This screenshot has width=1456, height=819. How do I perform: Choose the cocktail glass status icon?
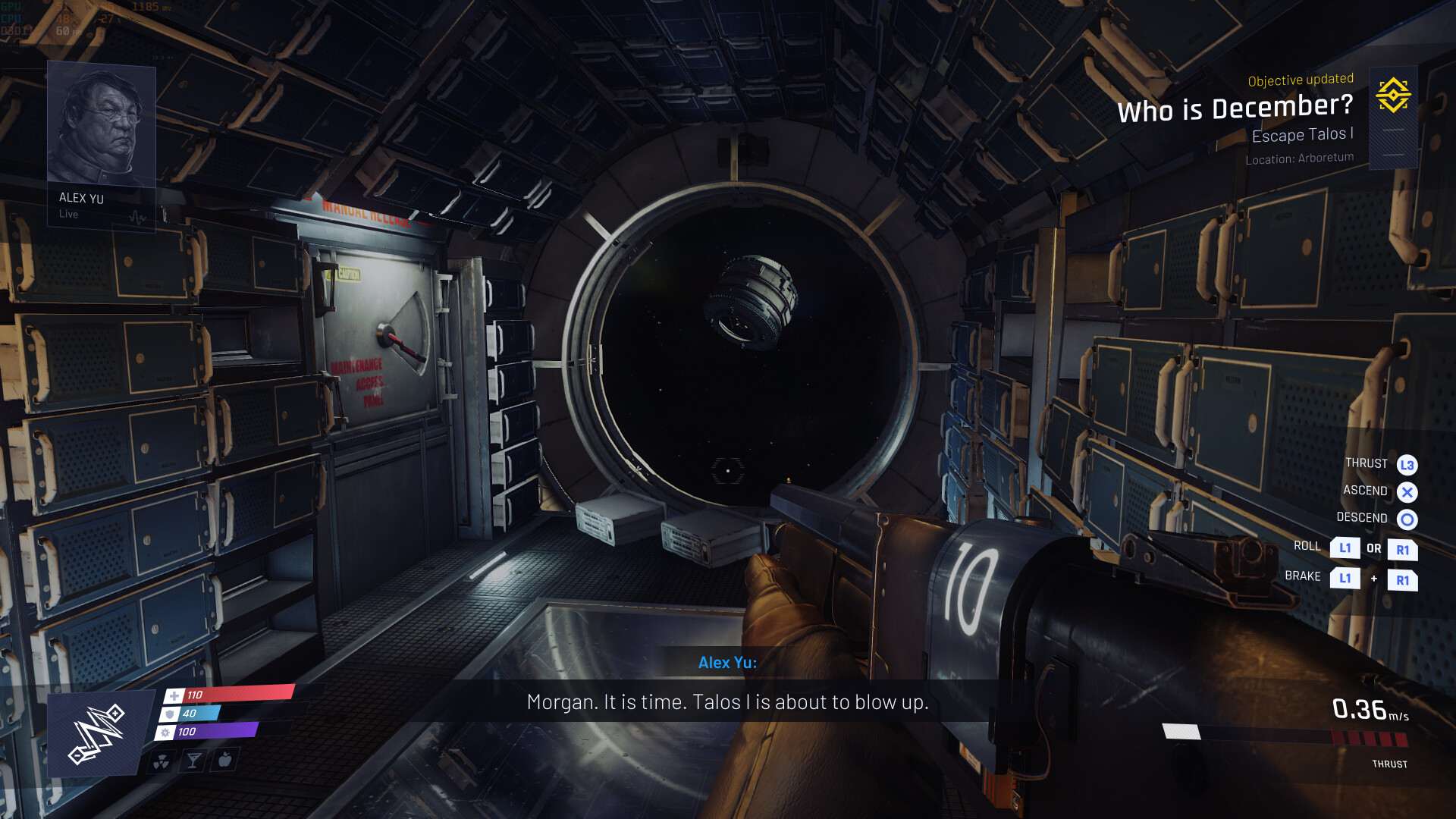pyautogui.click(x=193, y=760)
